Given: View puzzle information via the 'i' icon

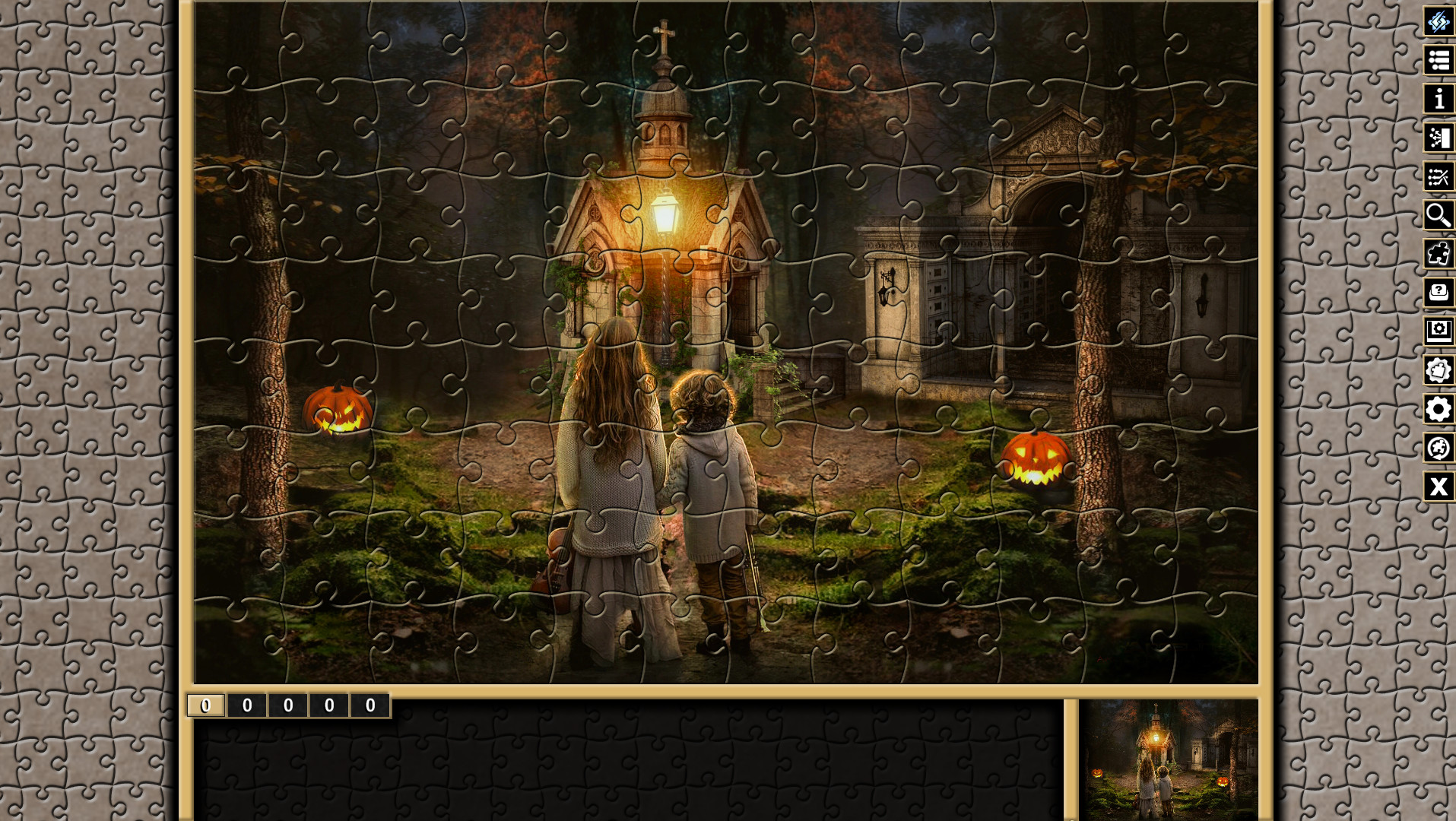Looking at the screenshot, I should (1437, 100).
